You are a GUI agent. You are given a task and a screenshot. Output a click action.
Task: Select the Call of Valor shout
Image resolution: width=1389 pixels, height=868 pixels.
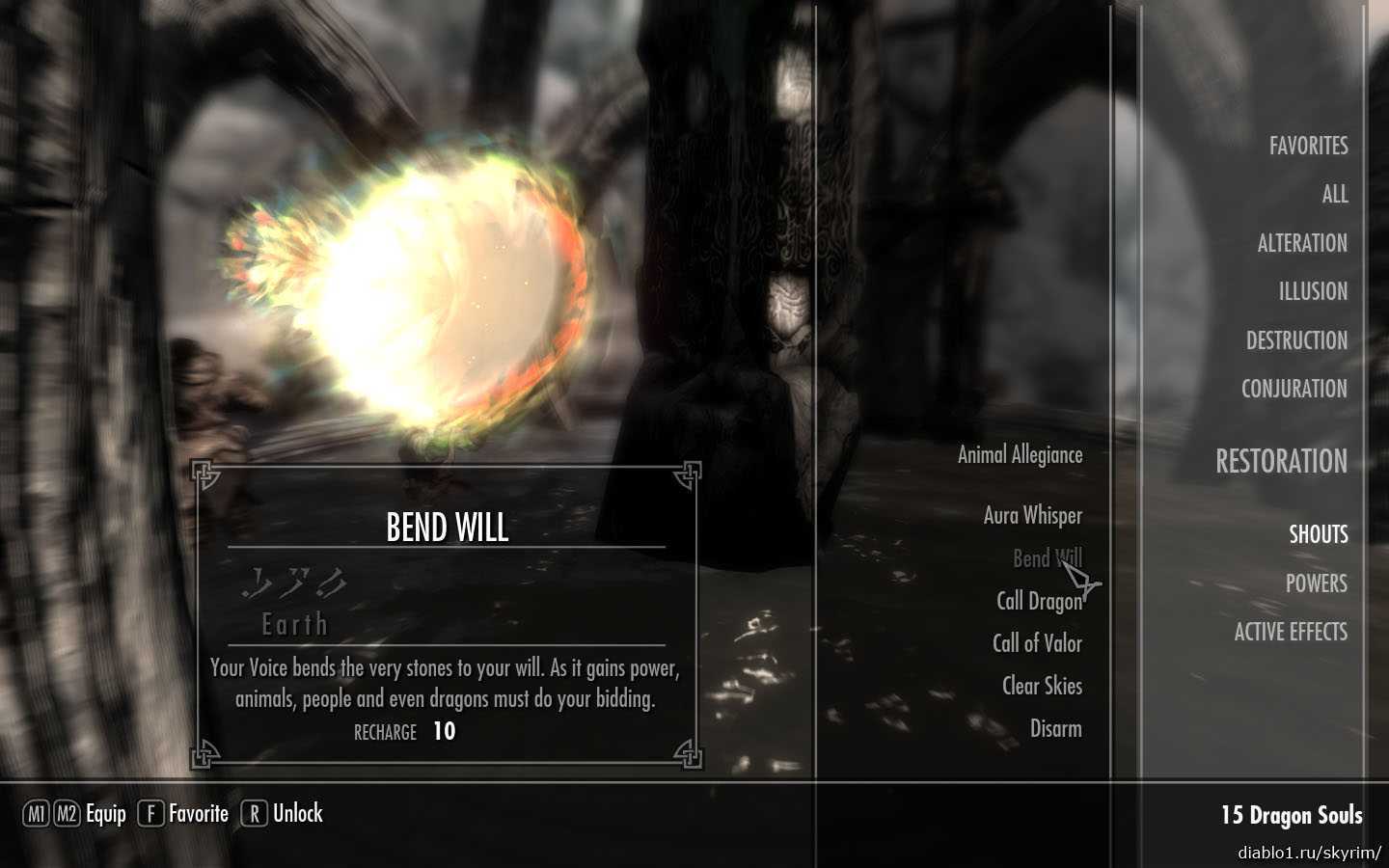pyautogui.click(x=1036, y=643)
